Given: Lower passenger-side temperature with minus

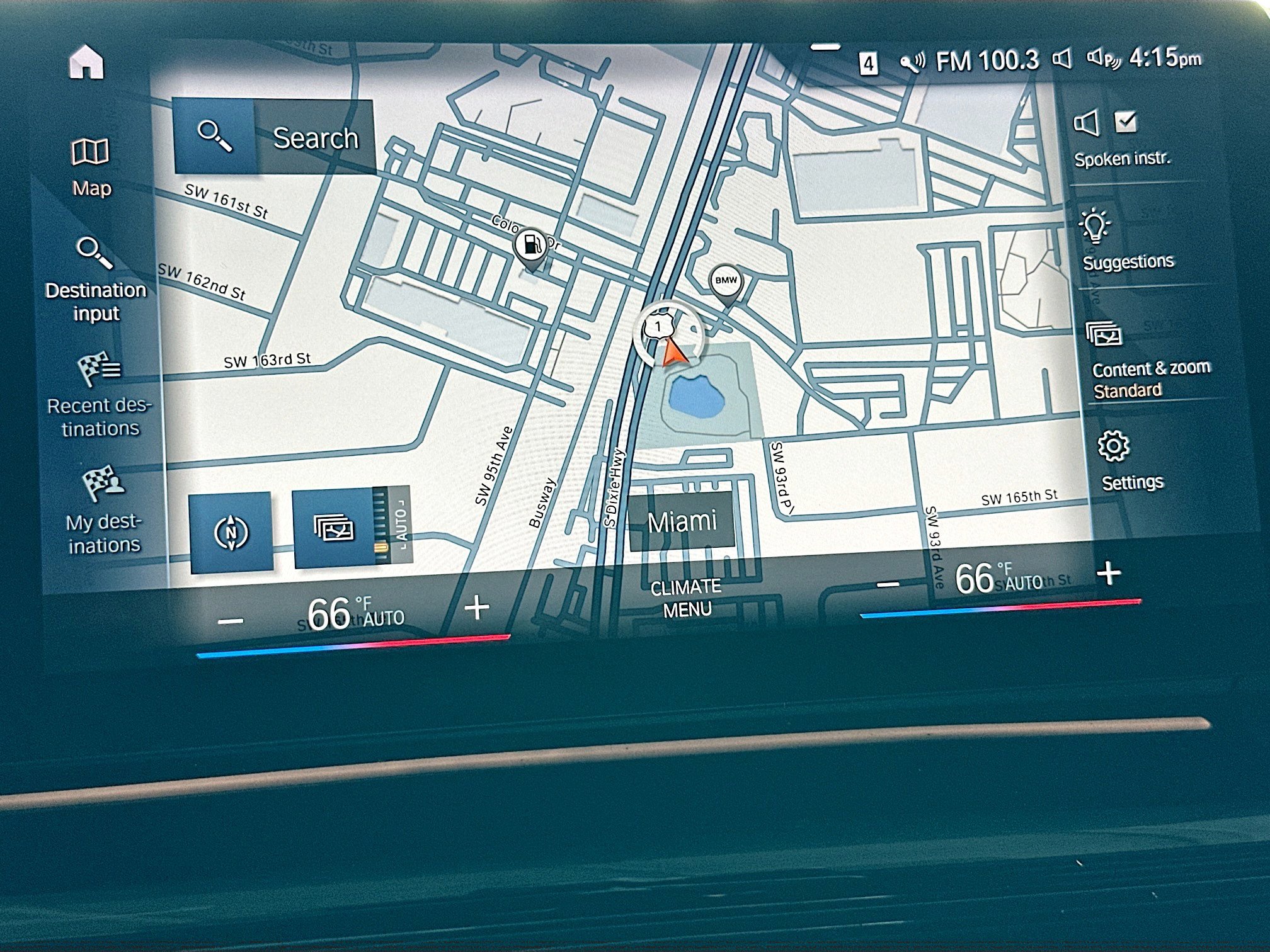Looking at the screenshot, I should (x=888, y=585).
